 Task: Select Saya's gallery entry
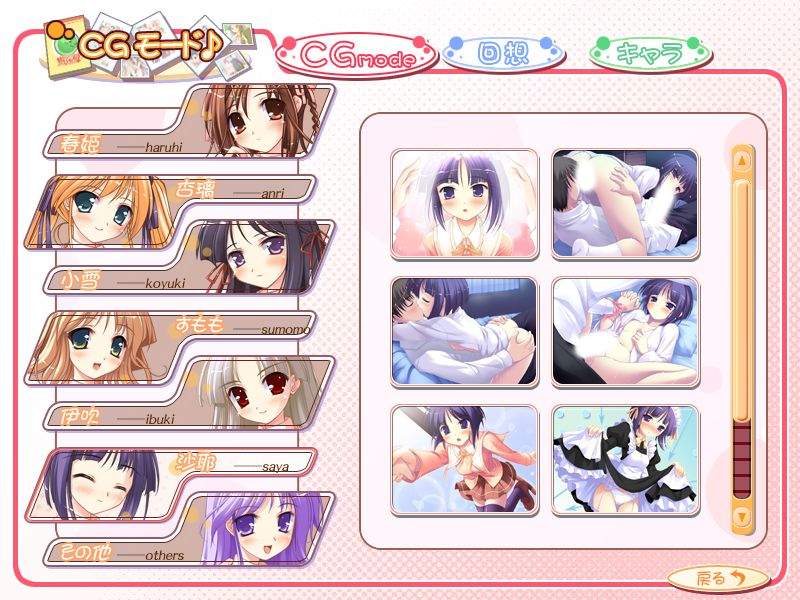click(x=180, y=482)
